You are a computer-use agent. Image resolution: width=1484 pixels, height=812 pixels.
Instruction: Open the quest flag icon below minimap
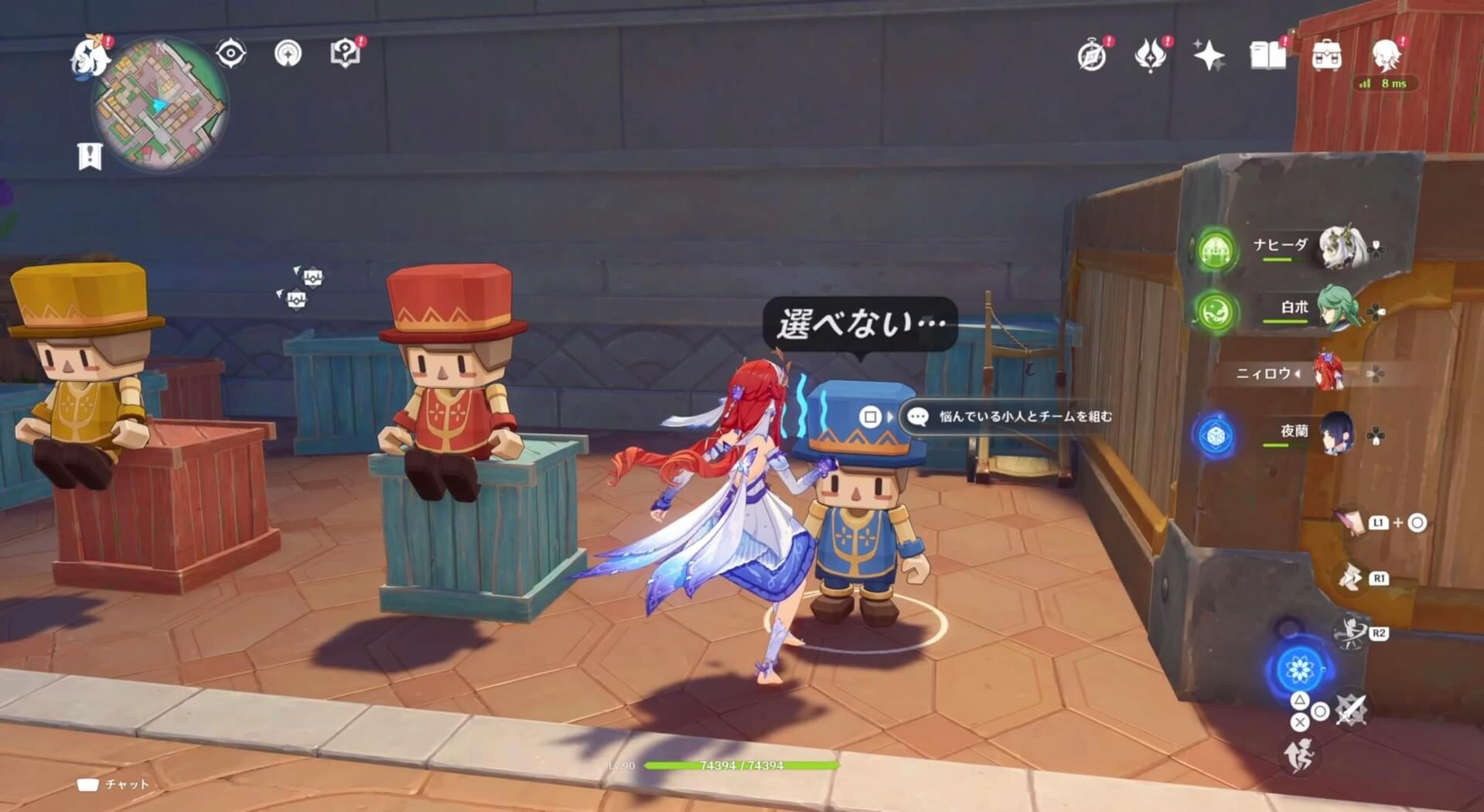point(90,155)
